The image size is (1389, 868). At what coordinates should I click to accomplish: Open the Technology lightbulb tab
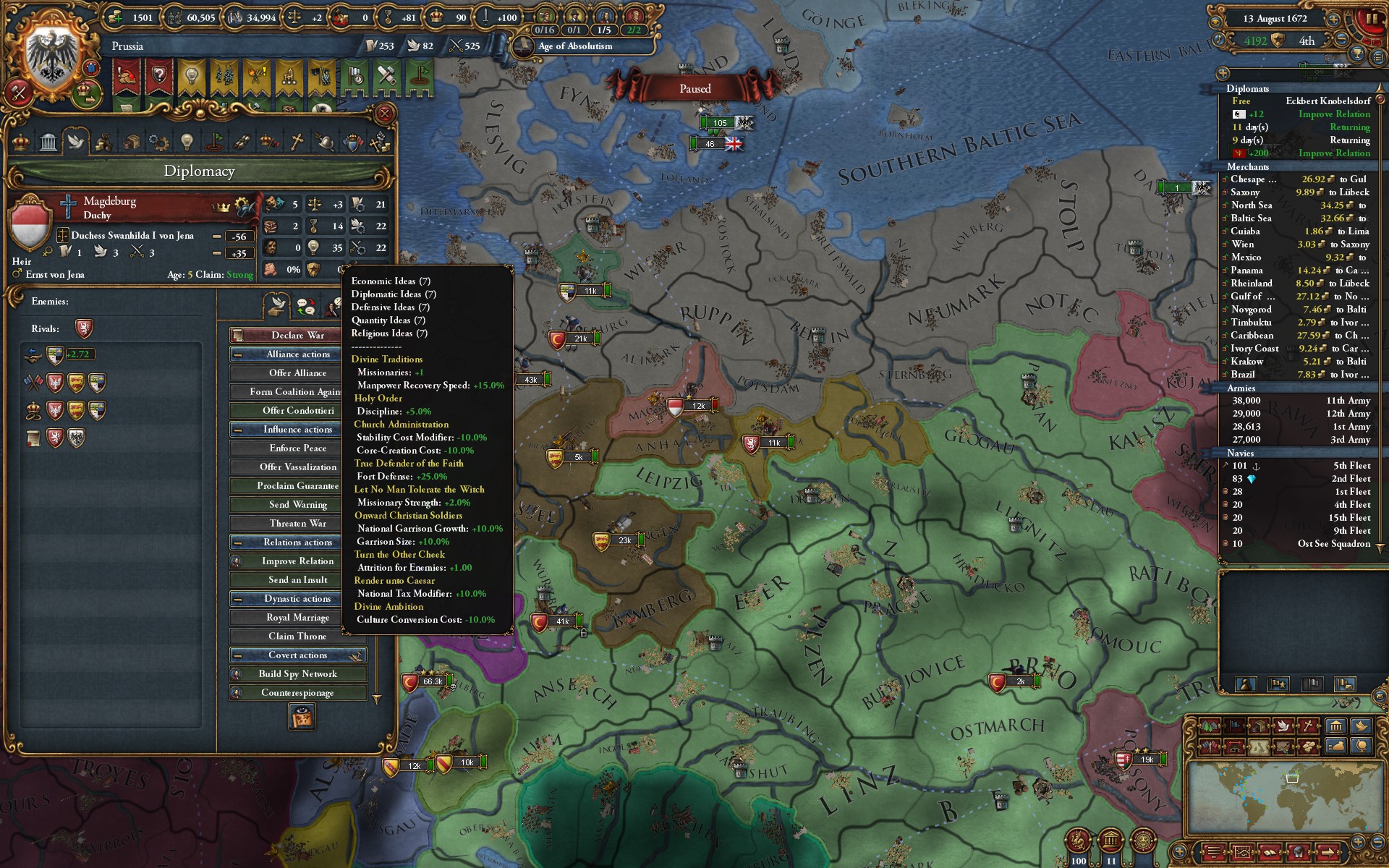coord(187,143)
